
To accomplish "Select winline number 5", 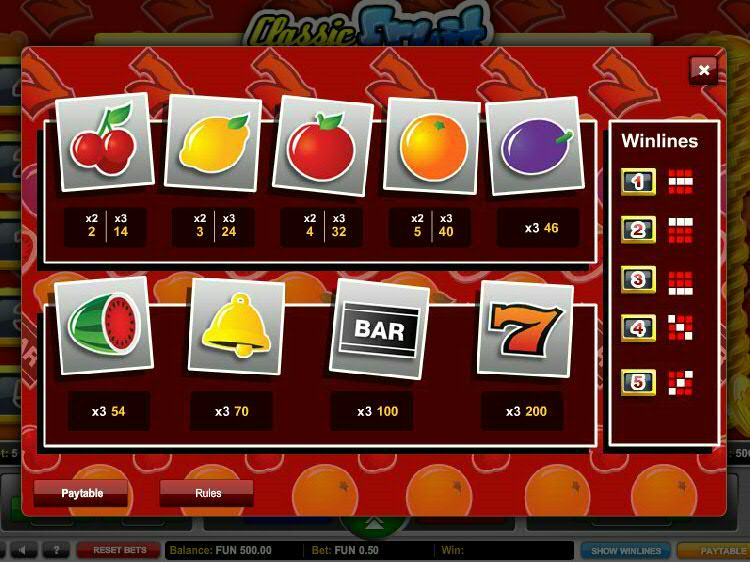I will 639,383.
